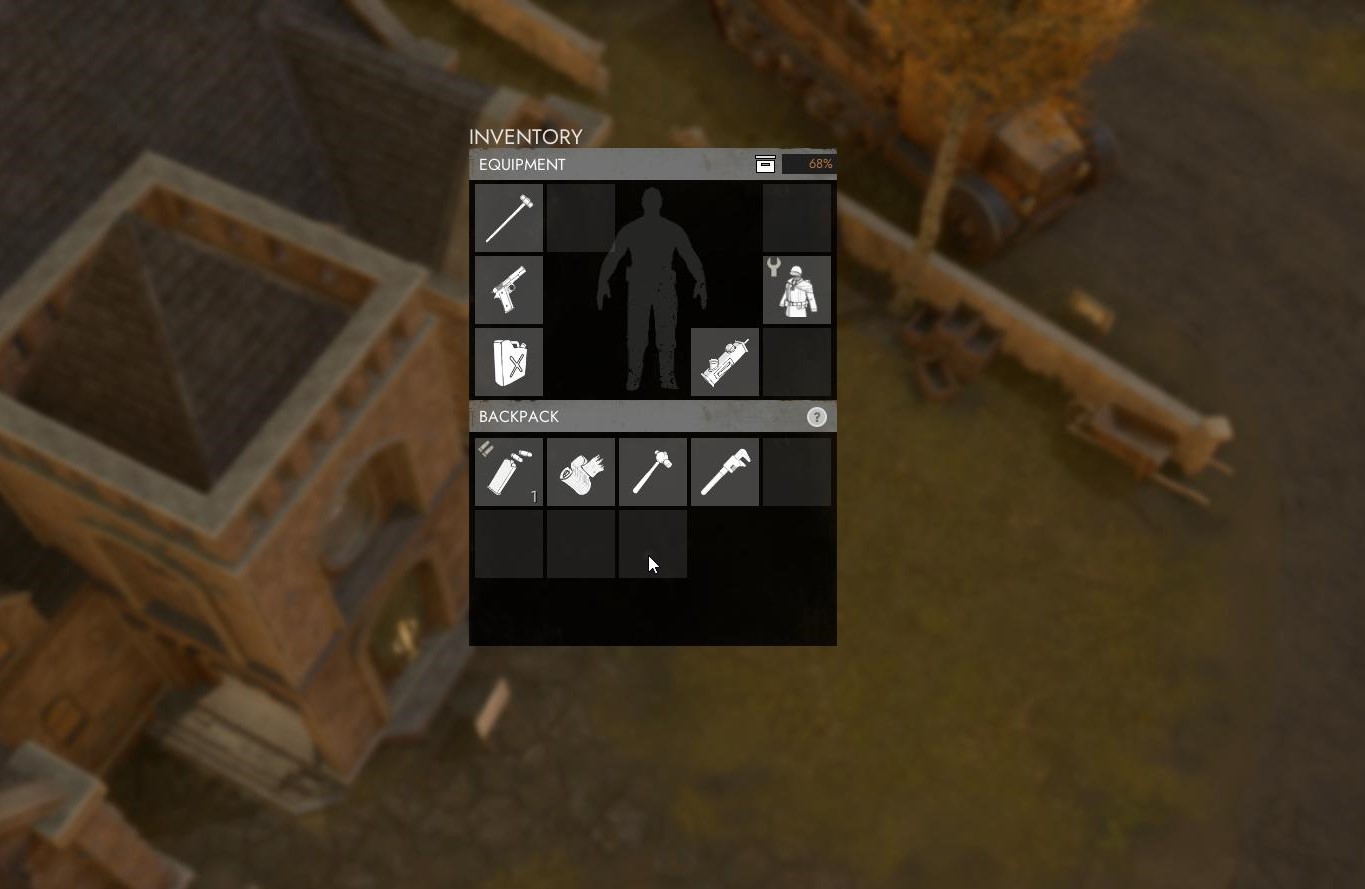The width and height of the screenshot is (1365, 889).
Task: Select the sledgehammer in the equipment slot
Action: pyautogui.click(x=508, y=217)
